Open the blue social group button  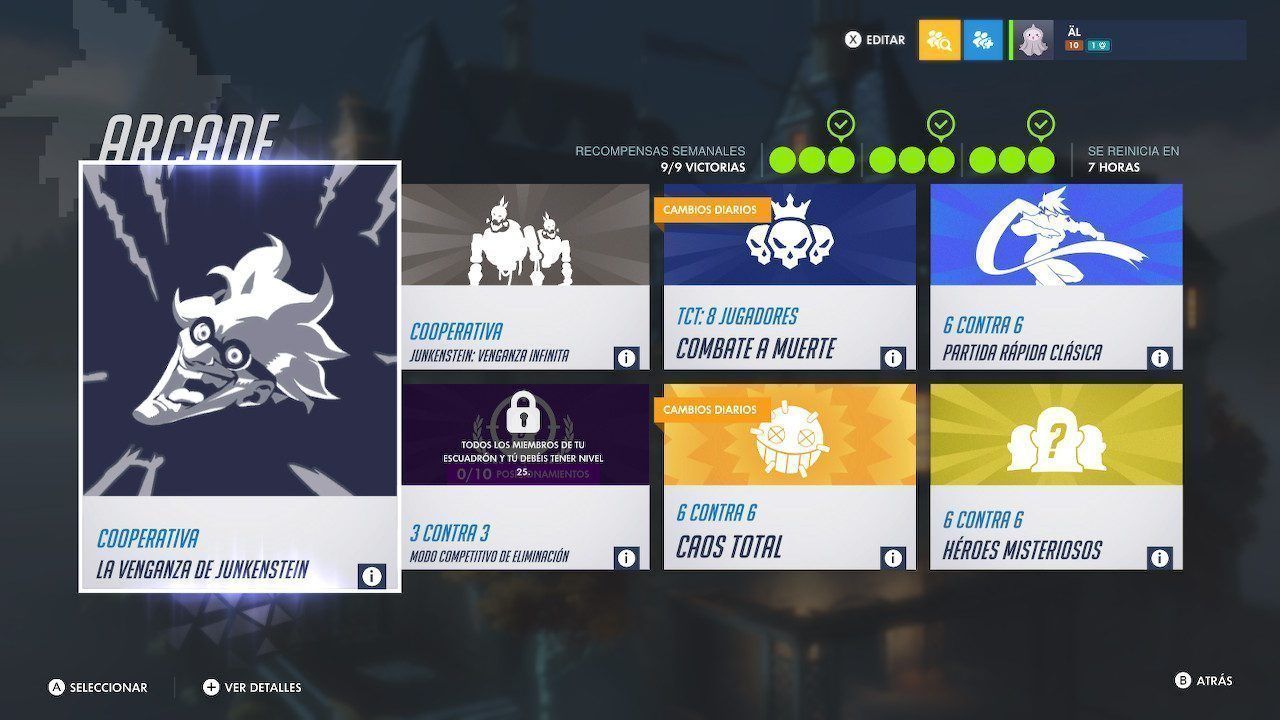[x=983, y=40]
